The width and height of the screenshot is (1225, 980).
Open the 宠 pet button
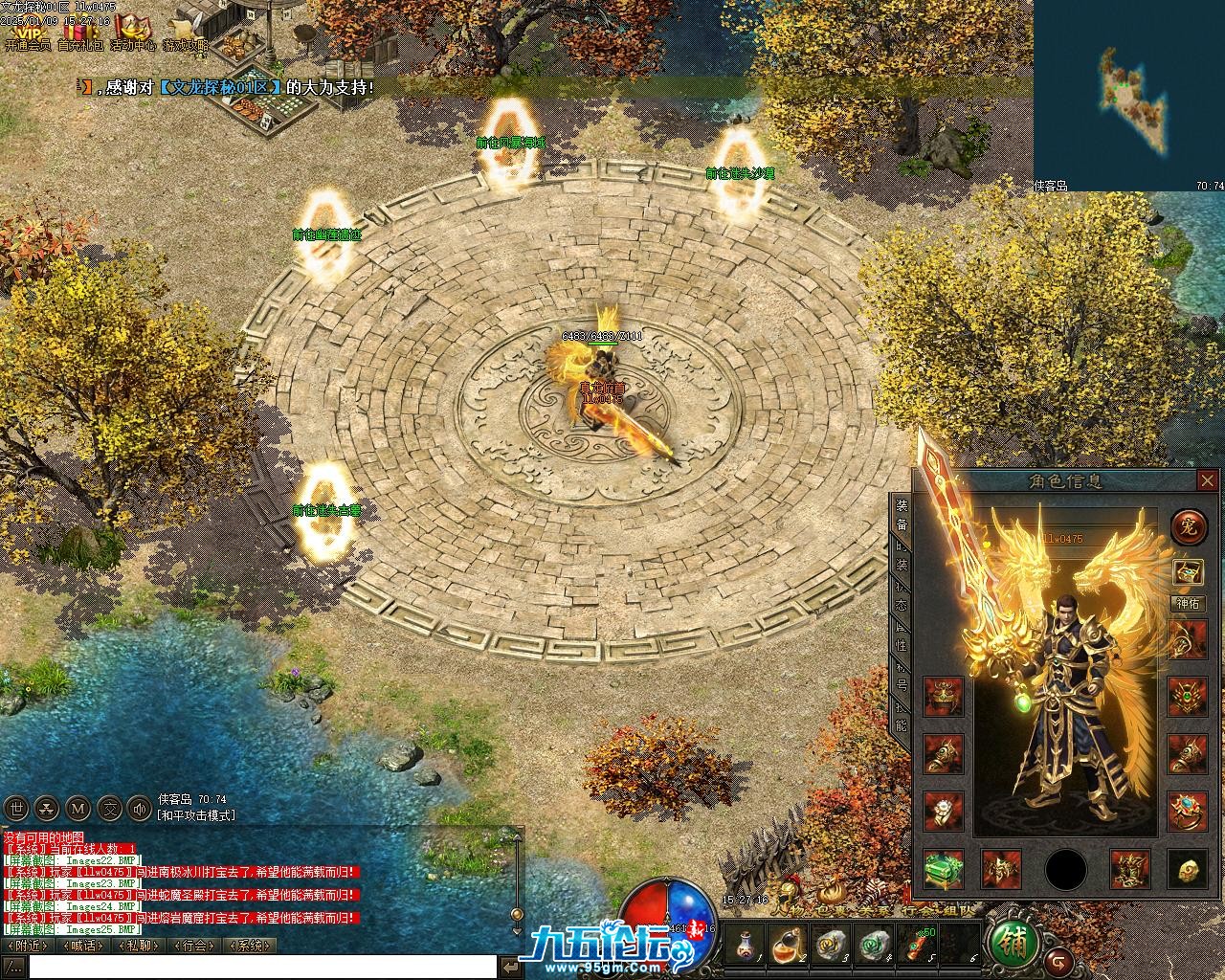(x=1188, y=526)
